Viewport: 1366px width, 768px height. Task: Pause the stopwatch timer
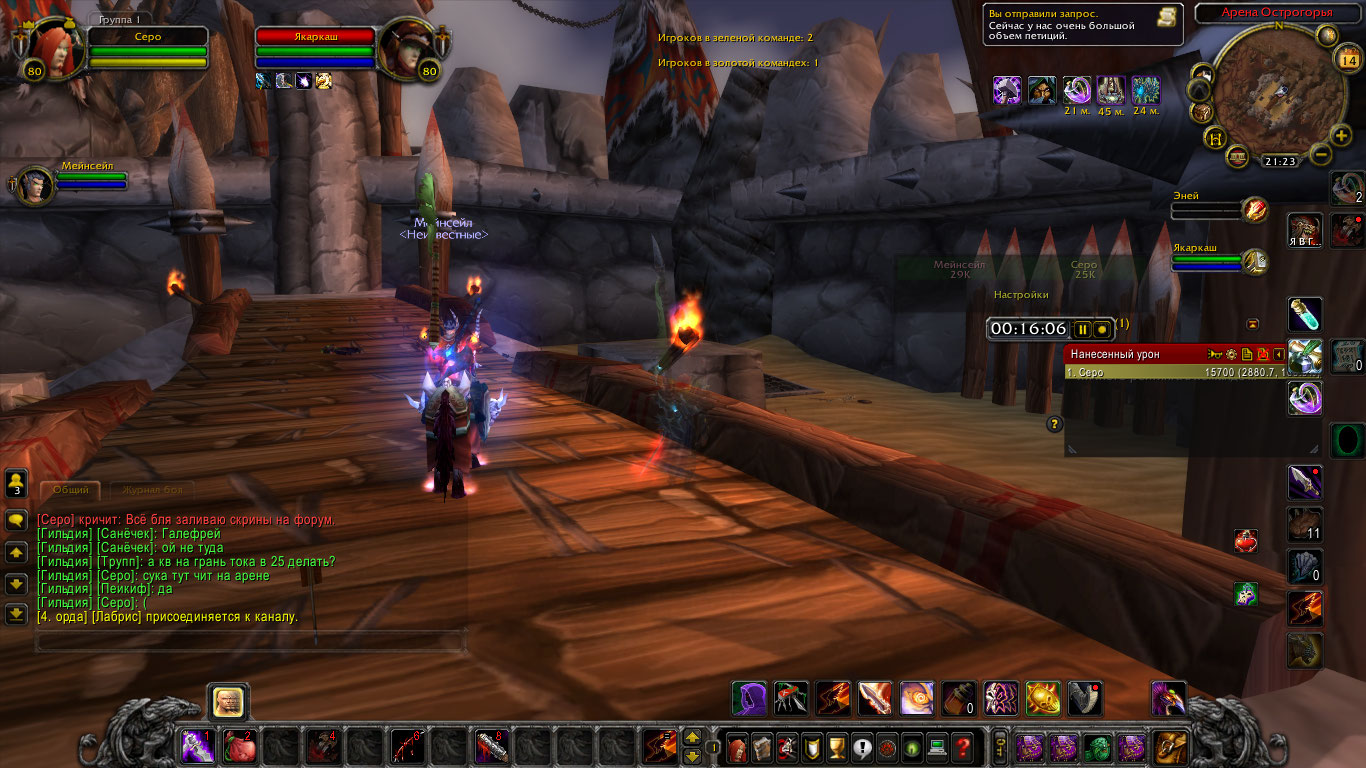point(1082,329)
